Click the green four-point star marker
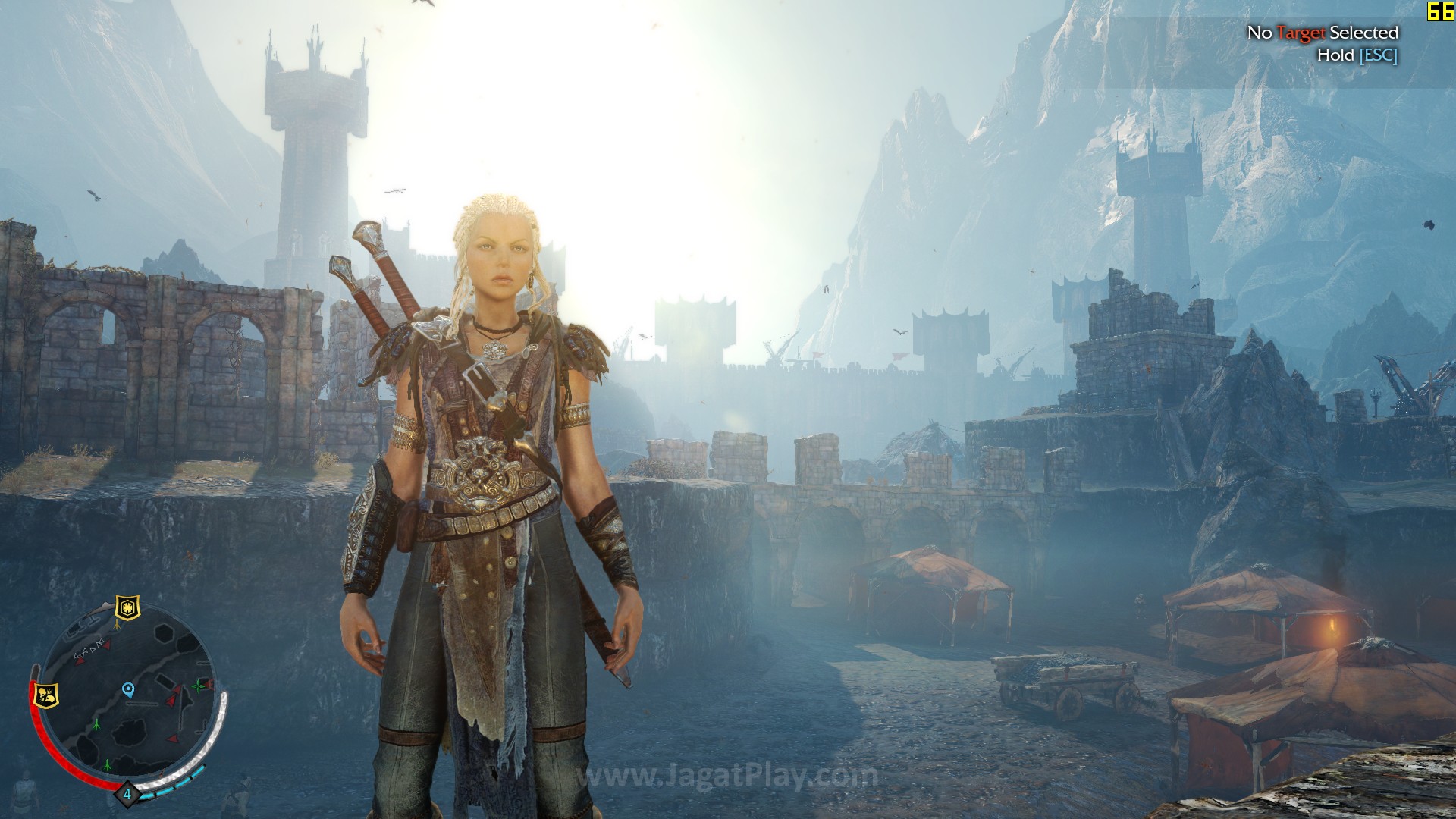Viewport: 1456px width, 819px height. 199,686
